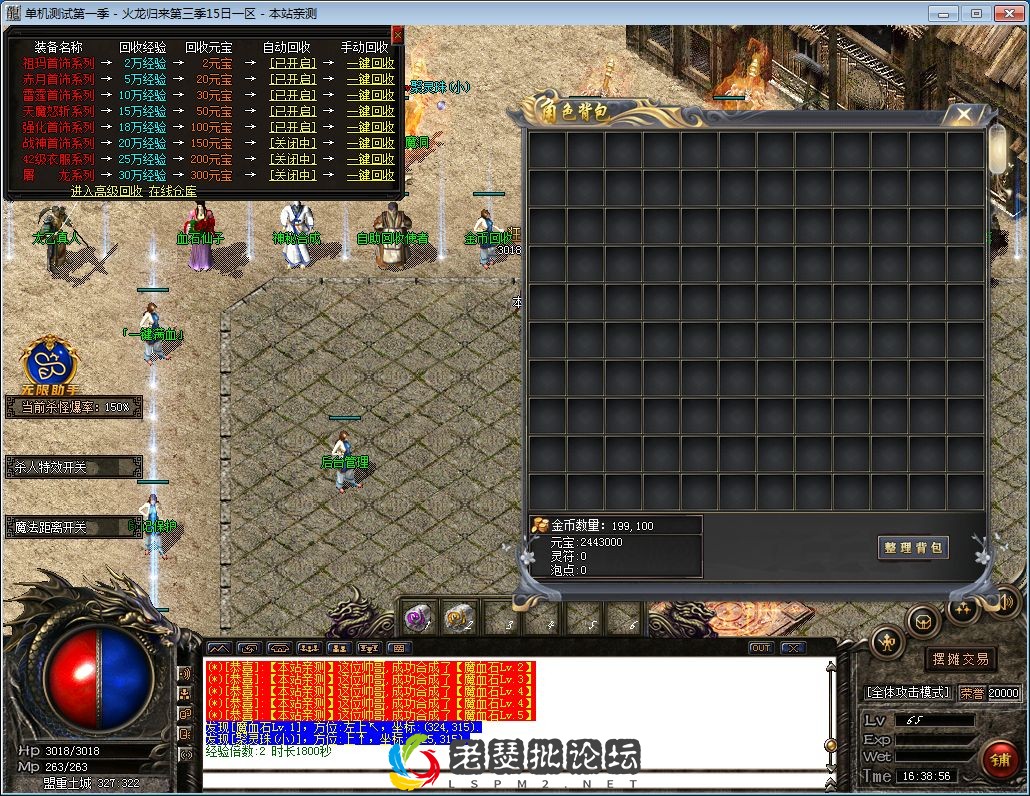Open the red 铺 shop button
Viewport: 1030px width, 796px height.
(998, 760)
